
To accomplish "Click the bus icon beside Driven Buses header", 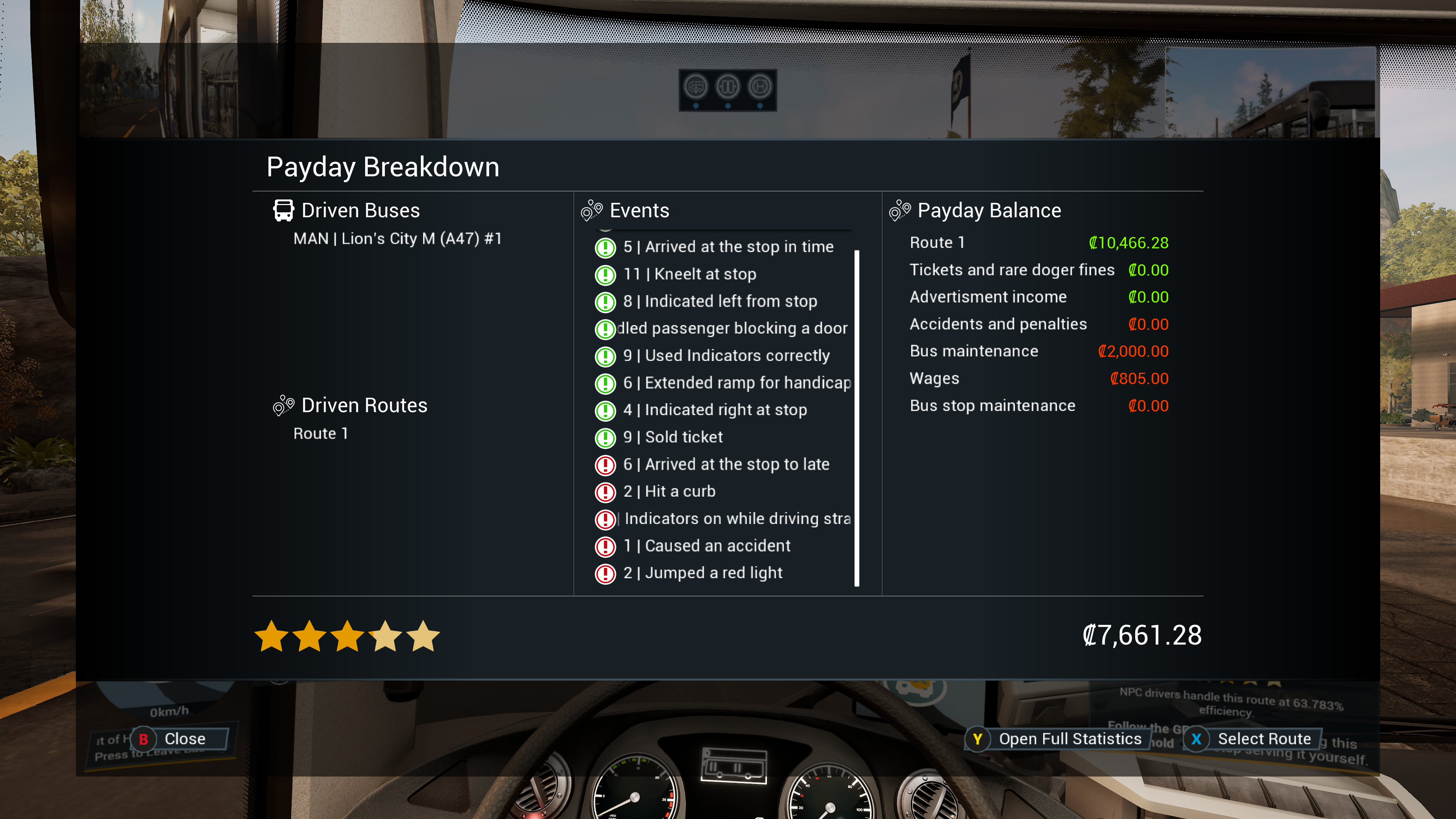I will [284, 210].
